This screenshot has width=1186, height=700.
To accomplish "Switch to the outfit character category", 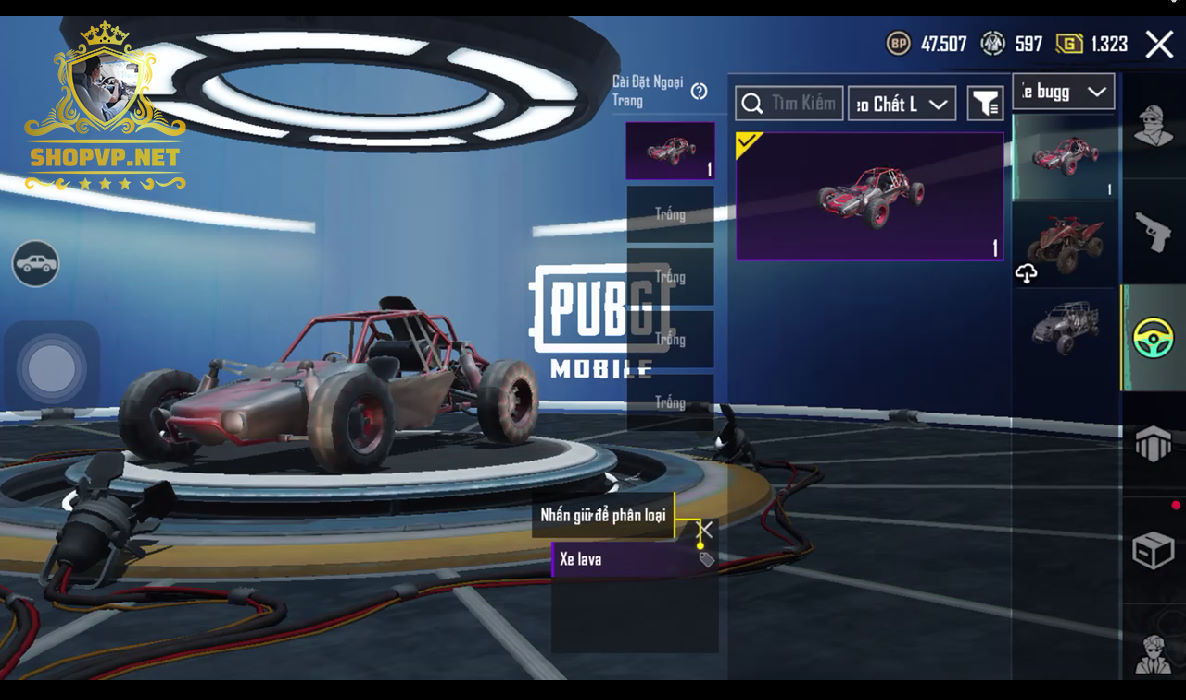I will coord(1153,126).
